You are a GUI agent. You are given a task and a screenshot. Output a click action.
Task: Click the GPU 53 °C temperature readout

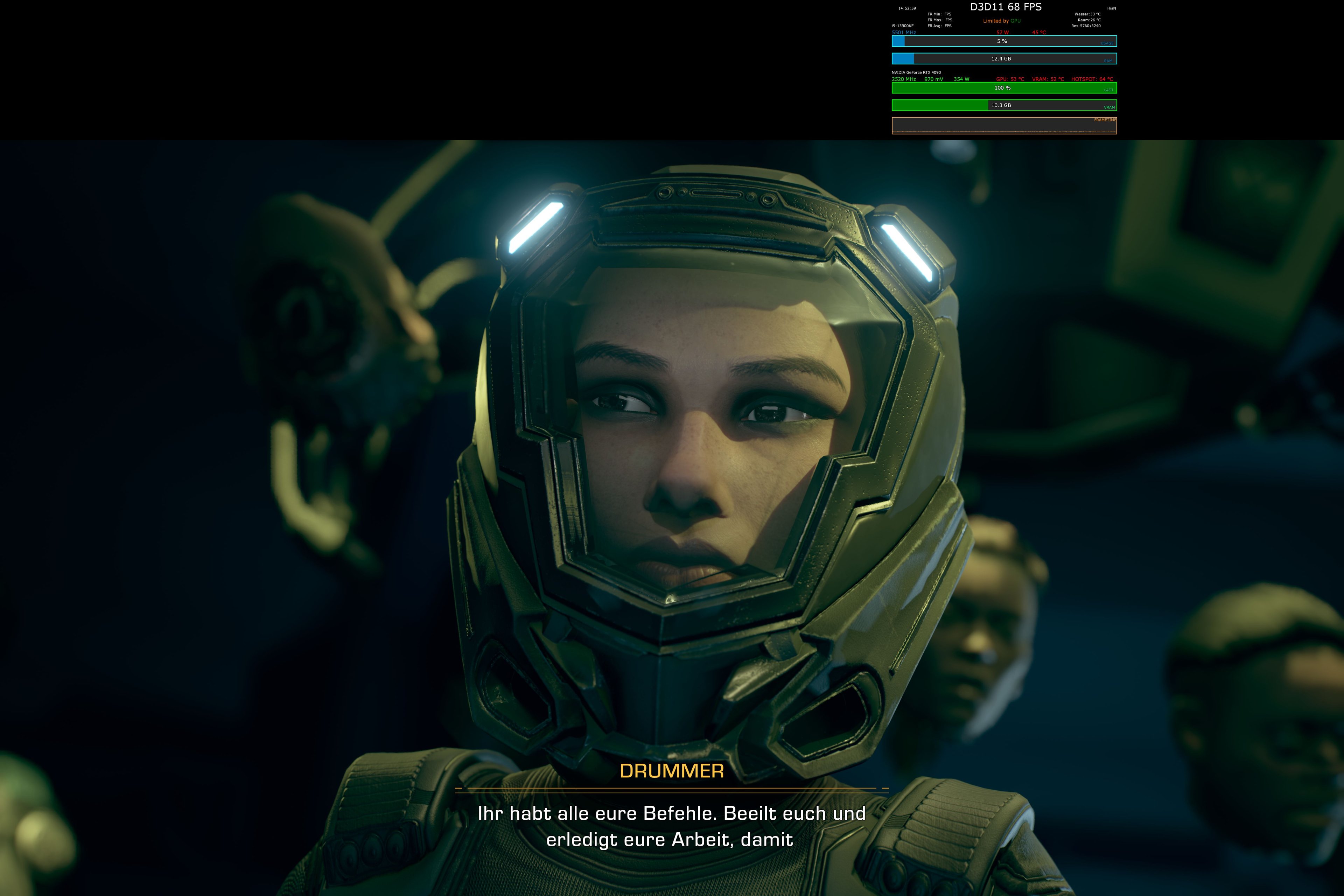click(1010, 79)
